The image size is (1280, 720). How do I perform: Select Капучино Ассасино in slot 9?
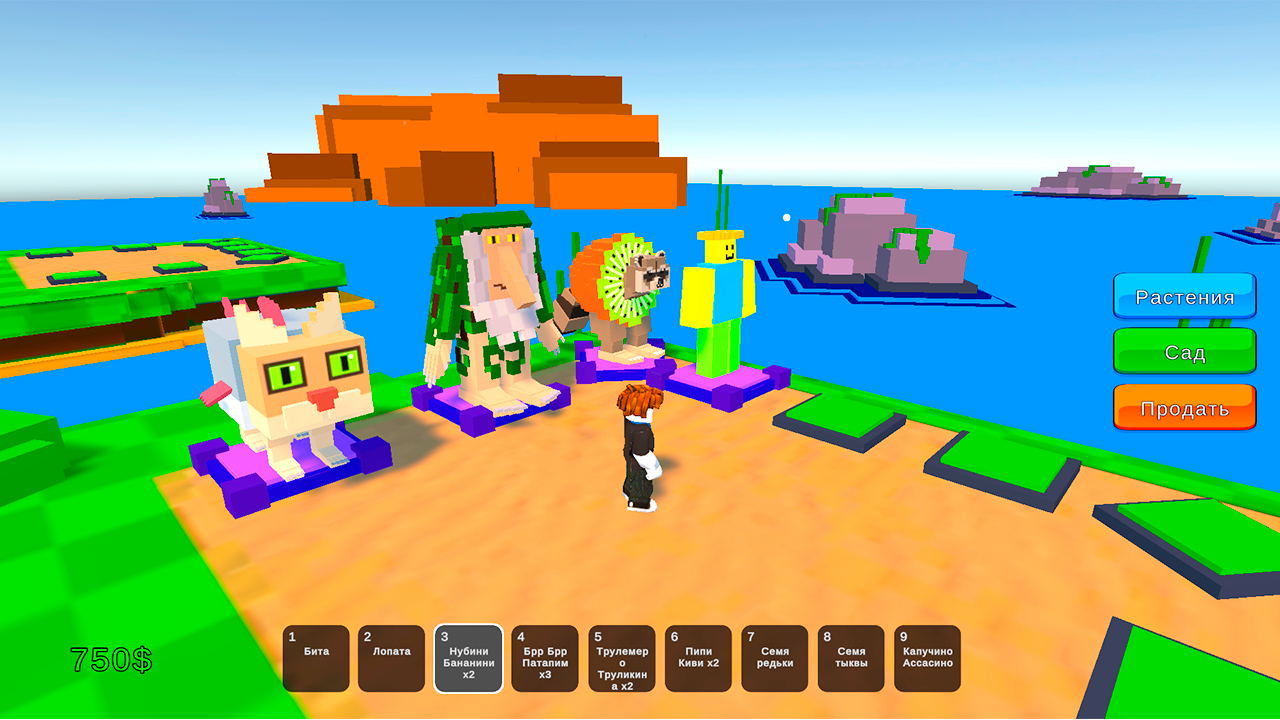[926, 658]
